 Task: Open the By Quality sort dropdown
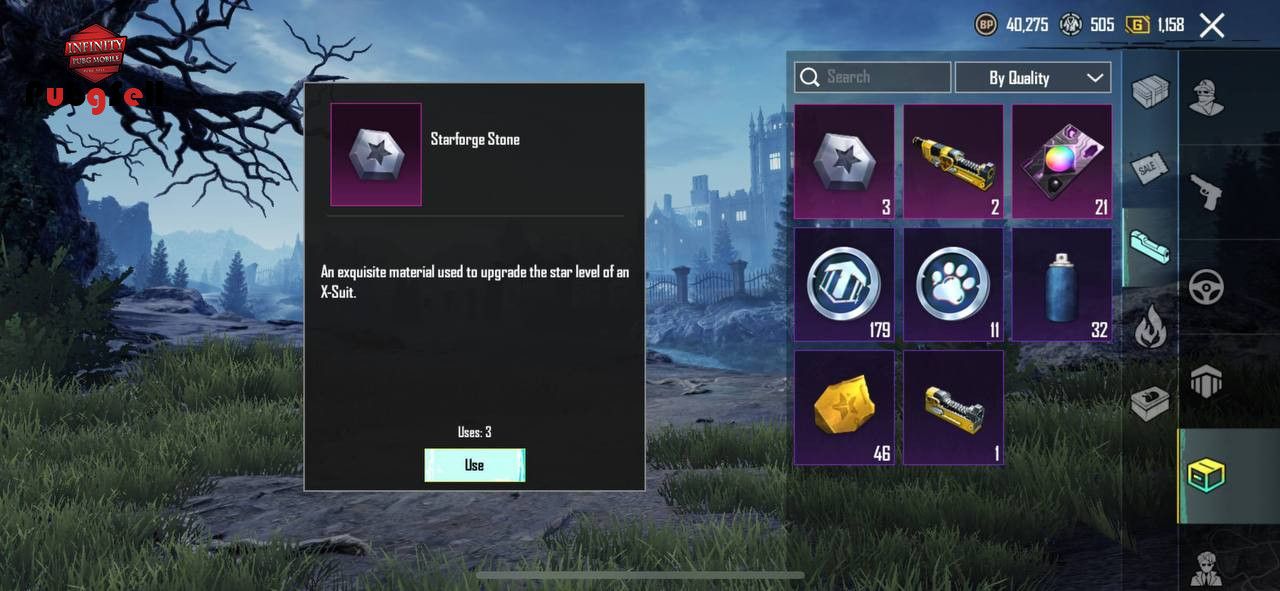tap(1032, 77)
